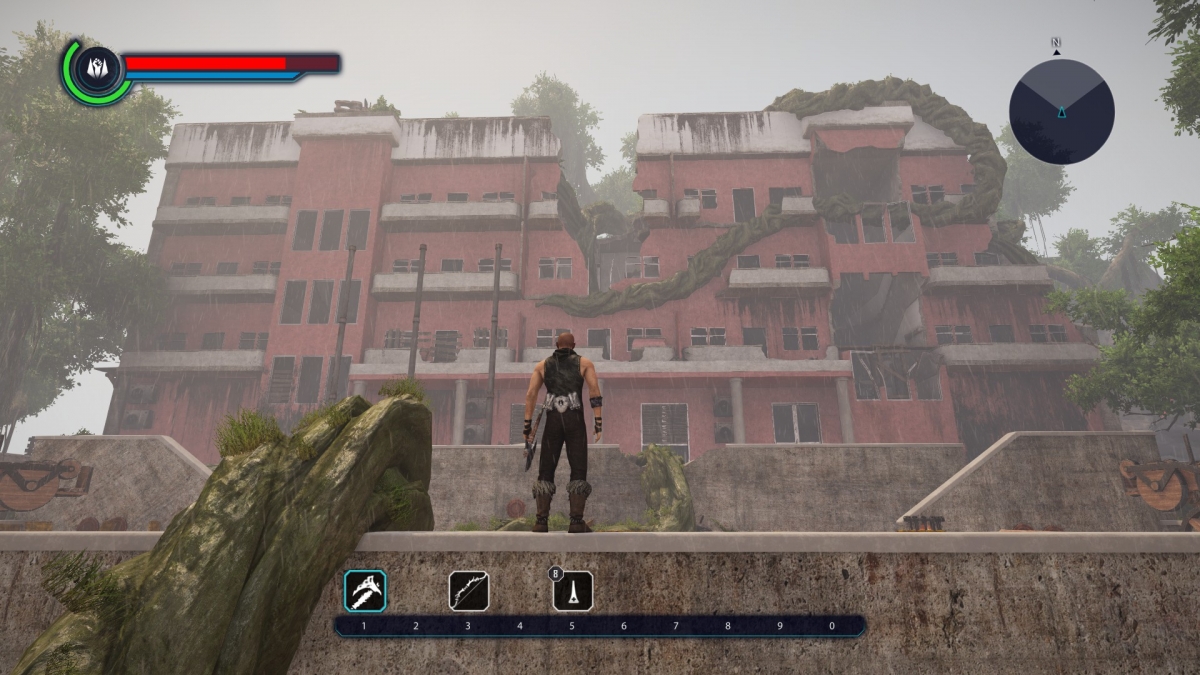Click the circular compass minimap
The height and width of the screenshot is (675, 1200).
(1061, 111)
